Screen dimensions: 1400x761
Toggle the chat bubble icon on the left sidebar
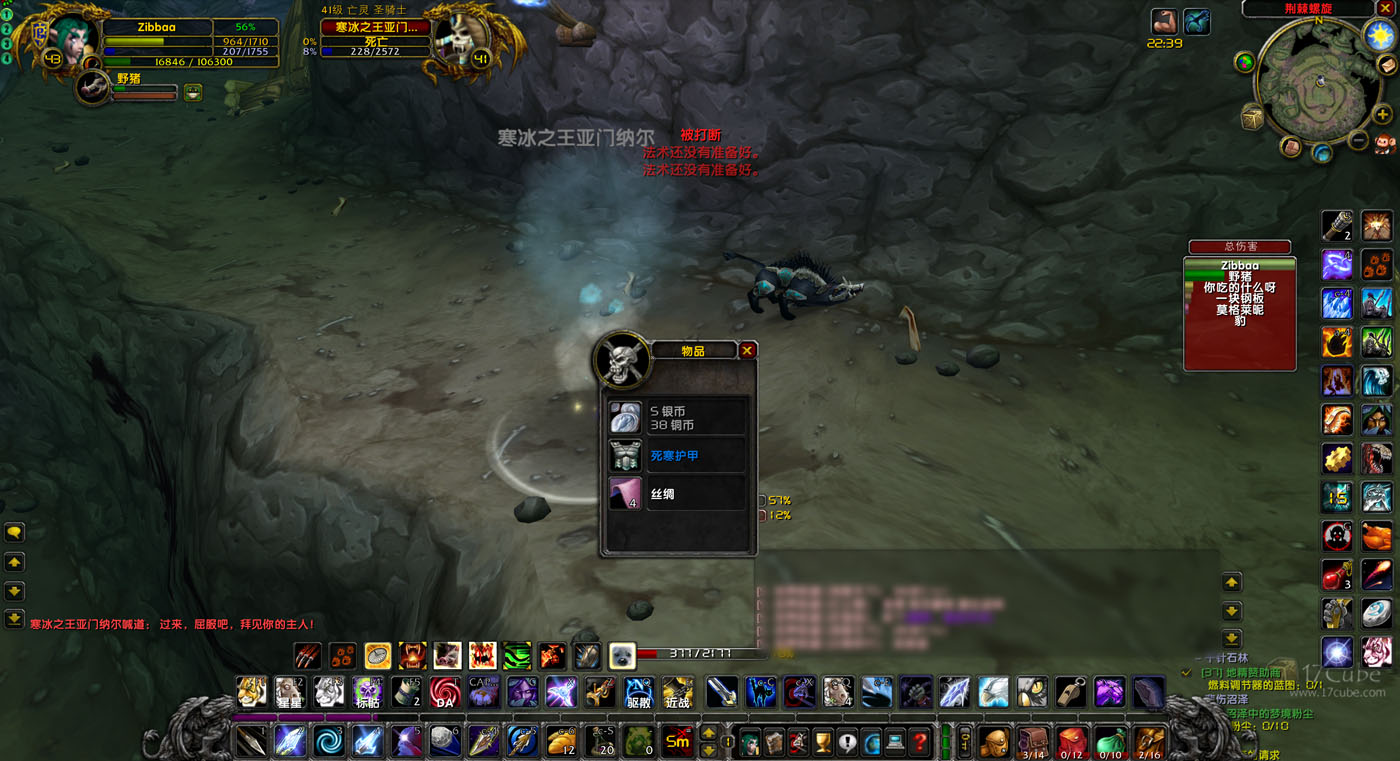click(14, 532)
